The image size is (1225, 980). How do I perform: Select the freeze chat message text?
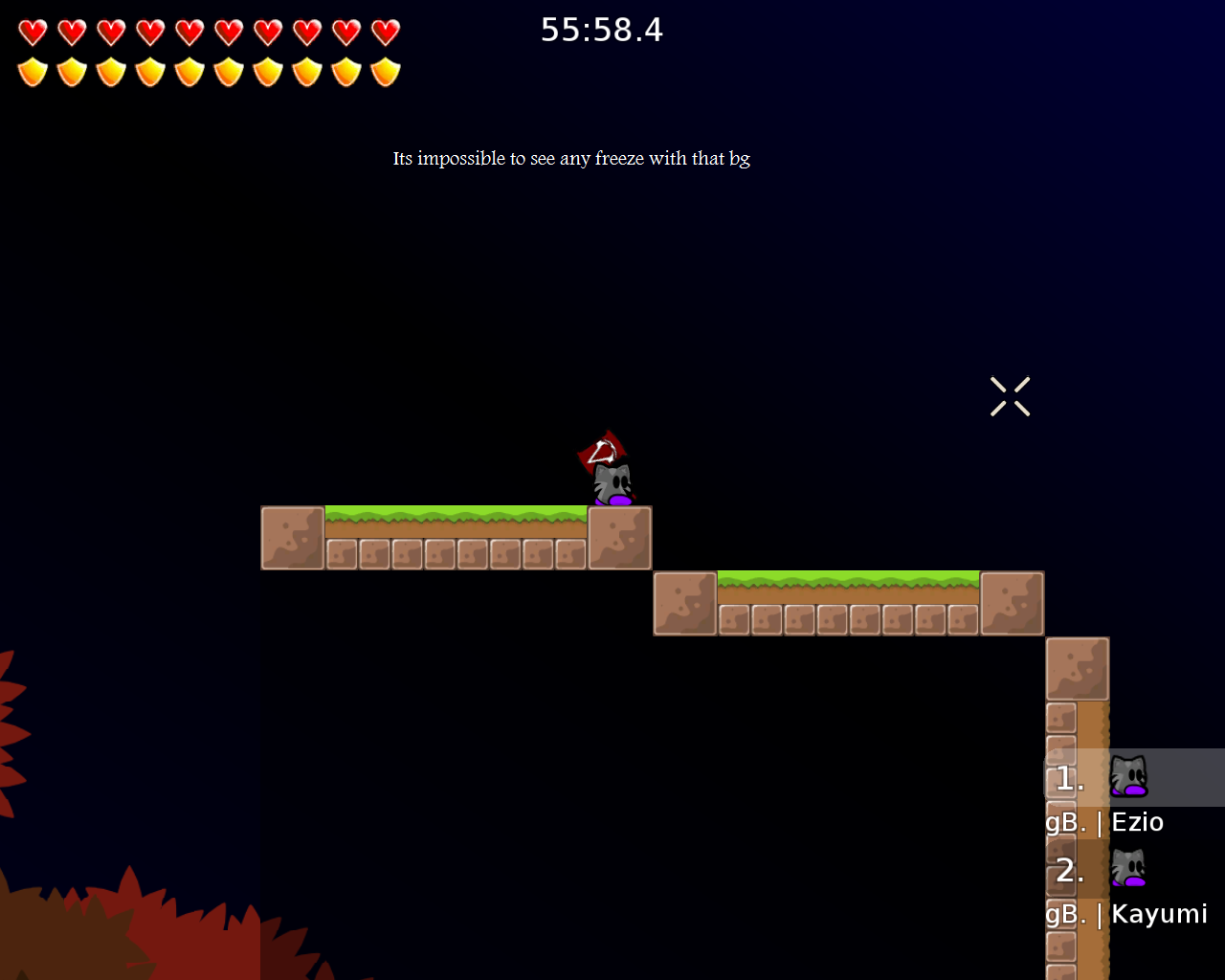pos(571,158)
